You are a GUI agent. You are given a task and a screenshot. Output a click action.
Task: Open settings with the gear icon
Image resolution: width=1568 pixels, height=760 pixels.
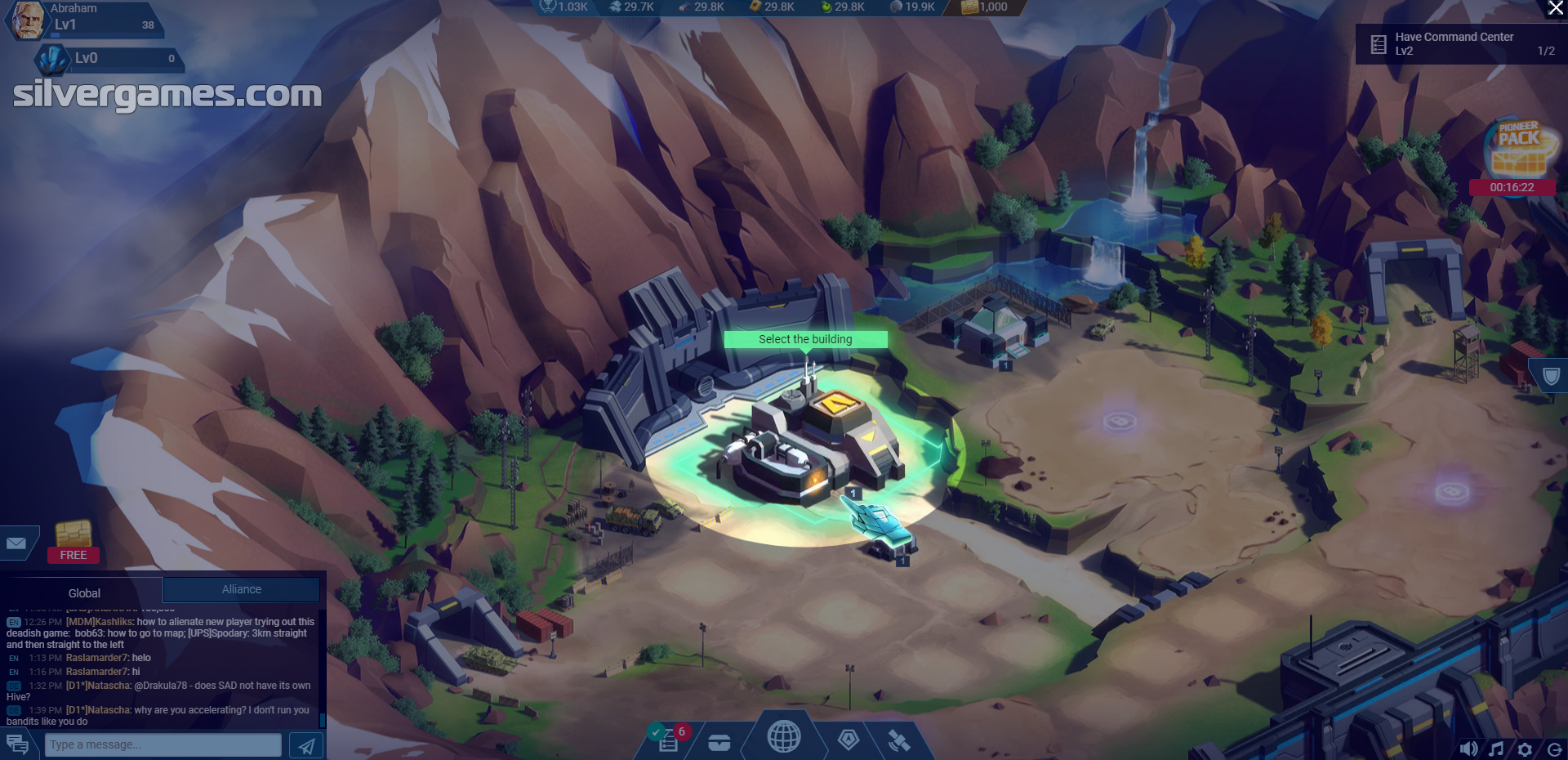tap(1525, 749)
